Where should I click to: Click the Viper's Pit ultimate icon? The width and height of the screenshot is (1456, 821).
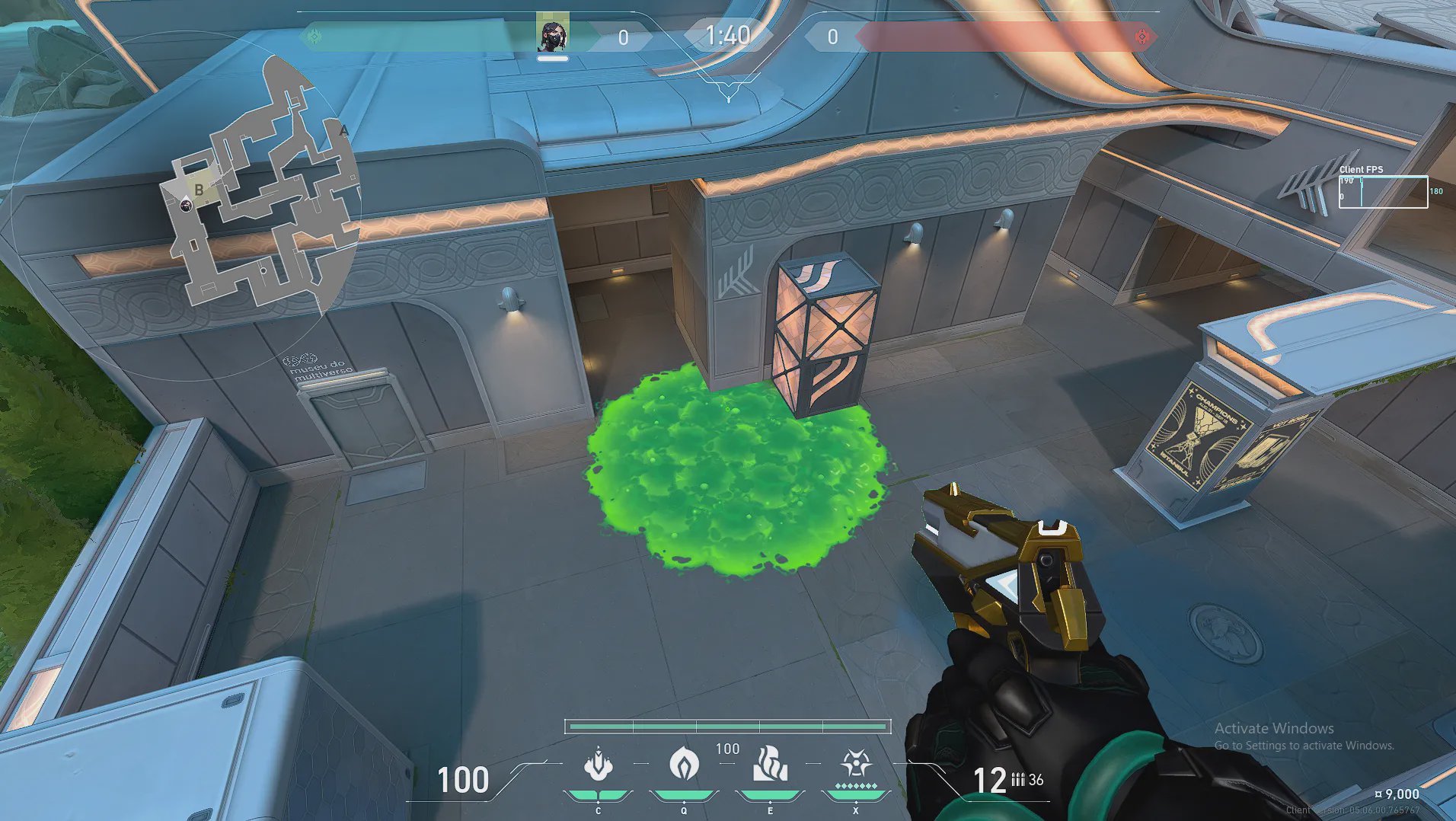[856, 764]
